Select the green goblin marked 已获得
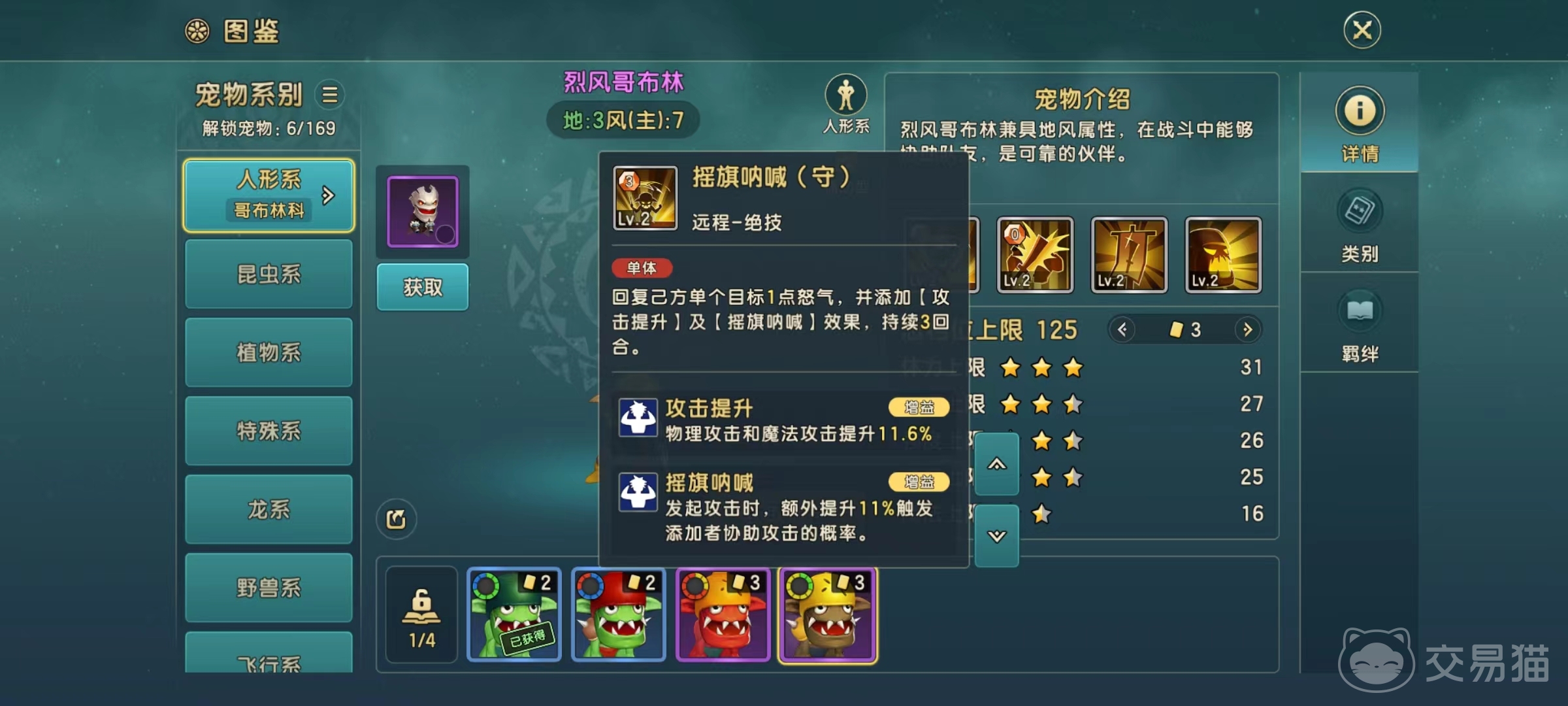 pos(514,615)
